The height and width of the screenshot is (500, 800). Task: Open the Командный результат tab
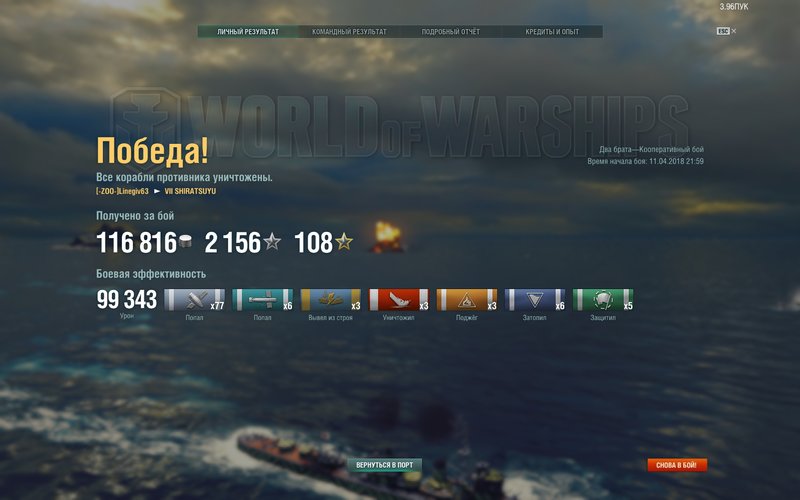(349, 32)
